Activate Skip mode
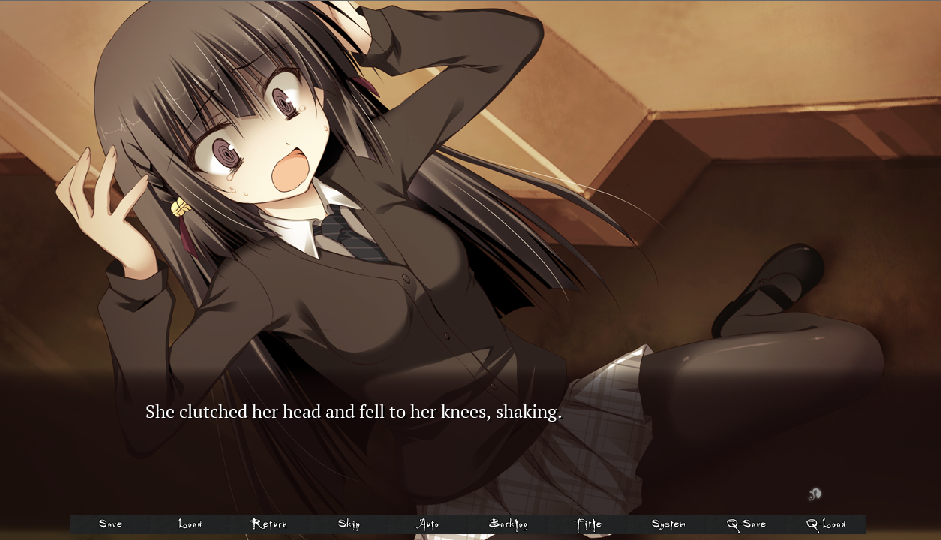 [x=349, y=524]
